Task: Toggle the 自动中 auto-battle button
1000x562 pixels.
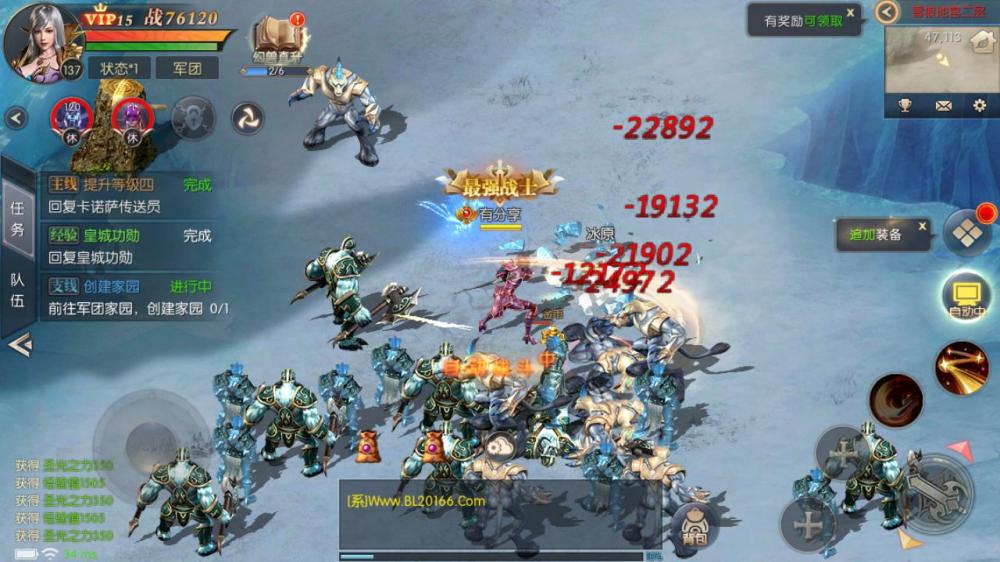Action: 966,297
